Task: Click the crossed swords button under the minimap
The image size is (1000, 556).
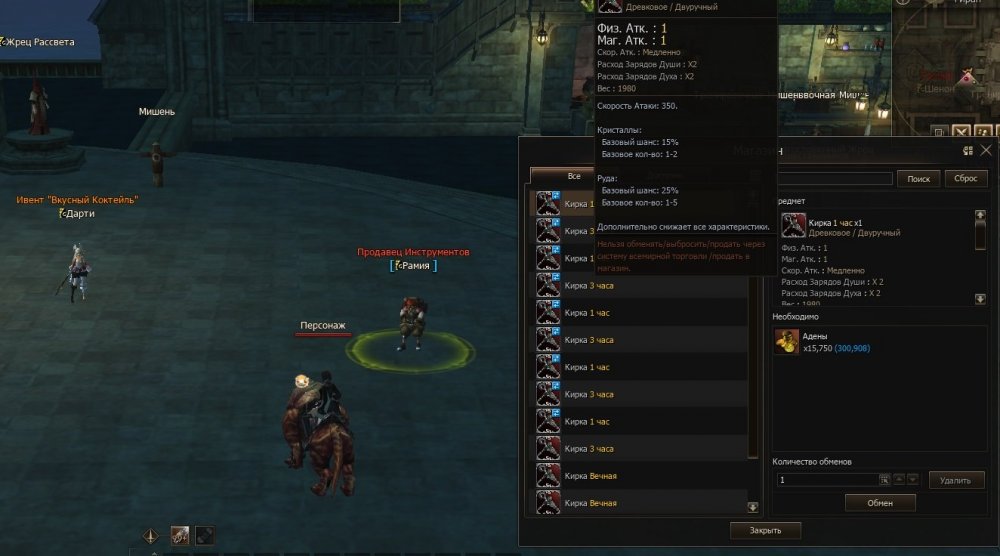Action: 961,131
